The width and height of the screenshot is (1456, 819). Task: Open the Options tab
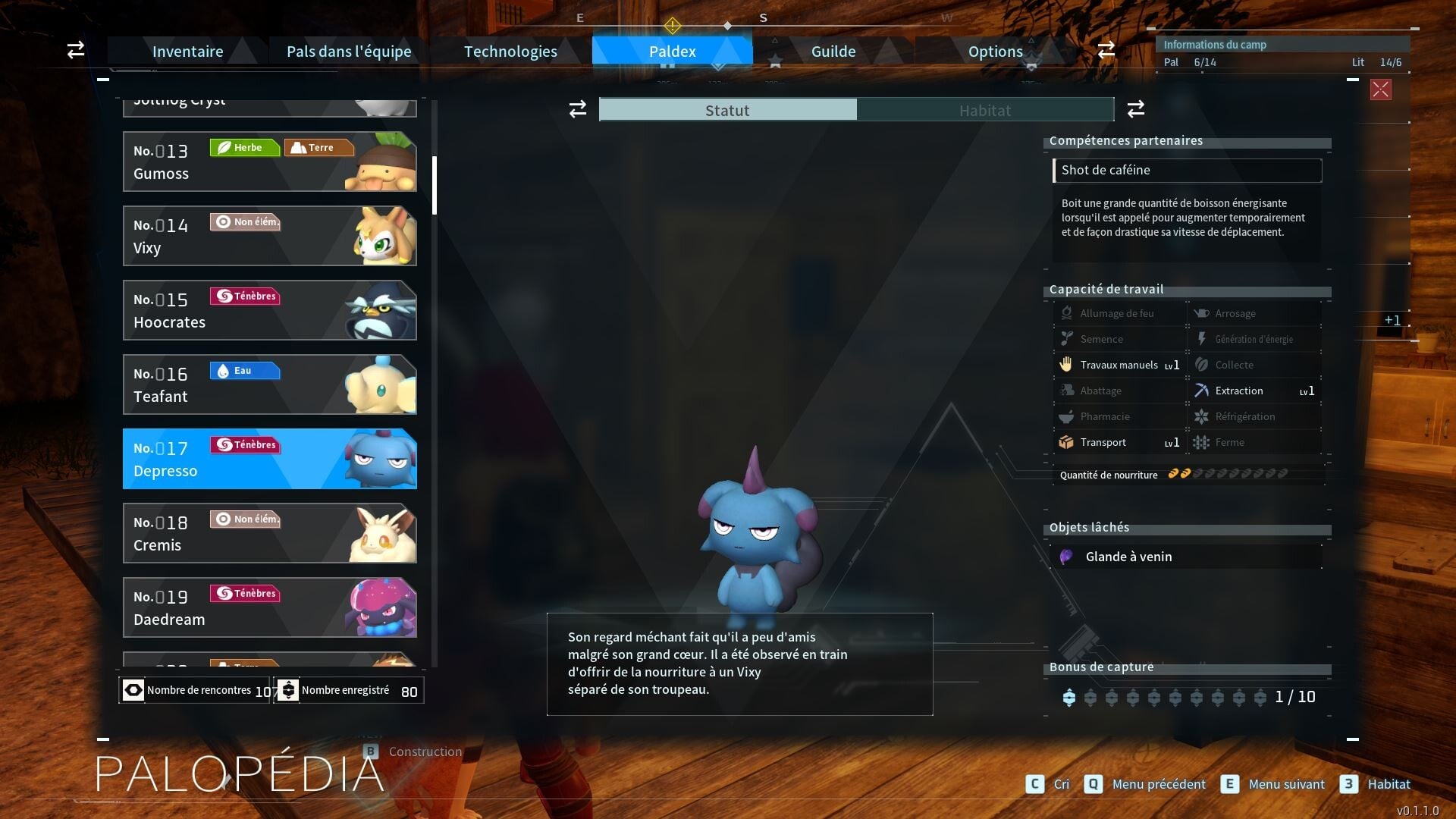click(995, 52)
